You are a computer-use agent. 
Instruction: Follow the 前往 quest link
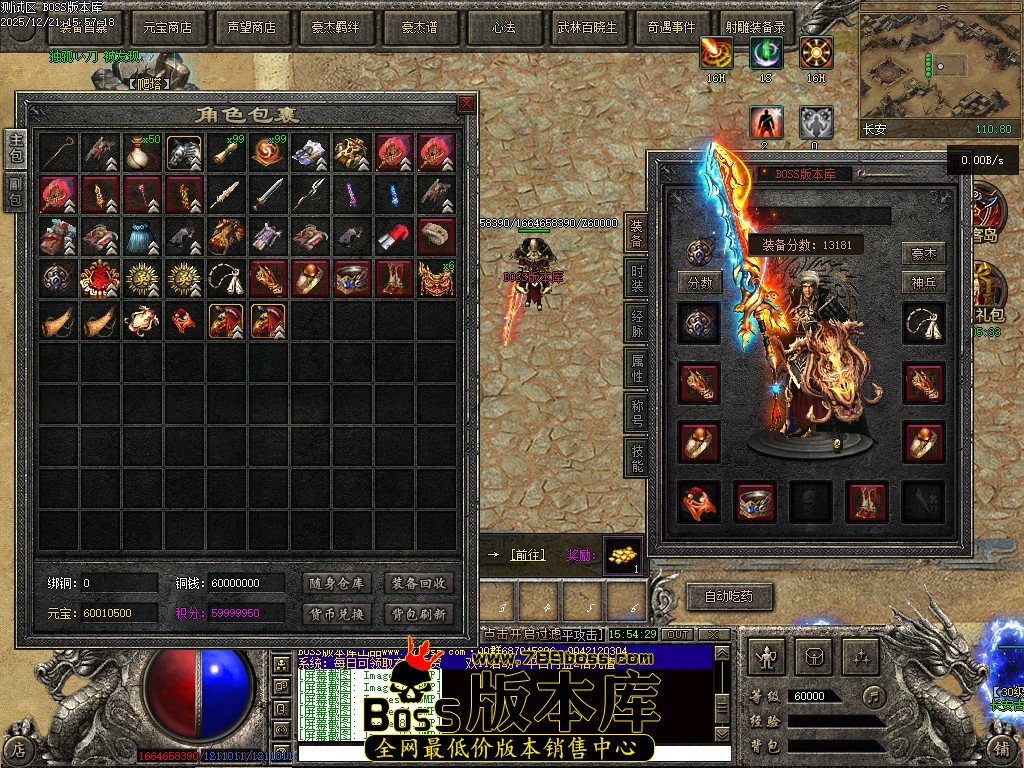pyautogui.click(x=528, y=555)
